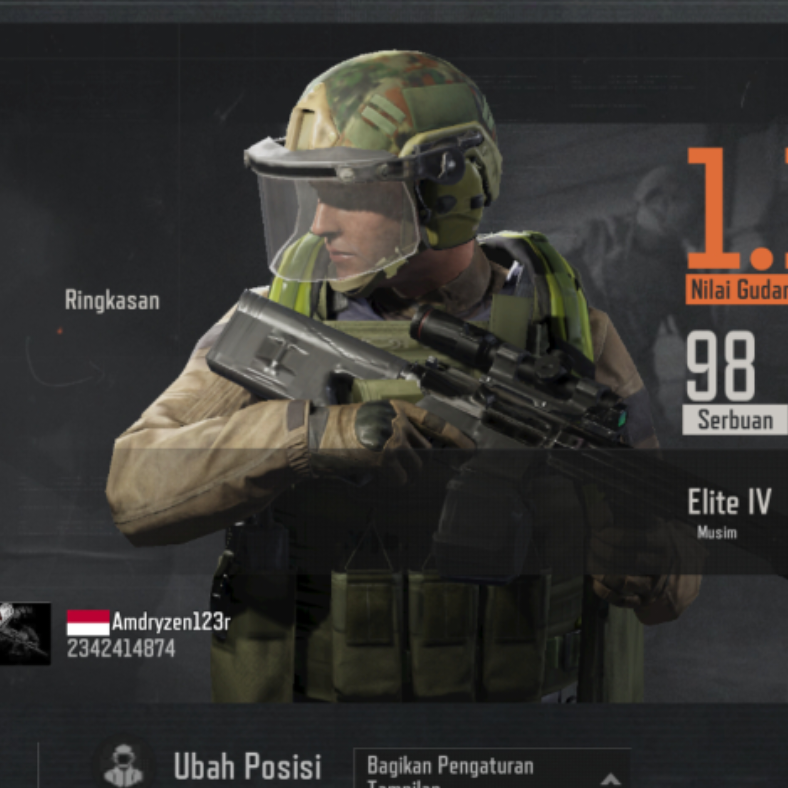Open the Elite IV season rank
Viewport: 788px width, 788px height.
(x=729, y=503)
